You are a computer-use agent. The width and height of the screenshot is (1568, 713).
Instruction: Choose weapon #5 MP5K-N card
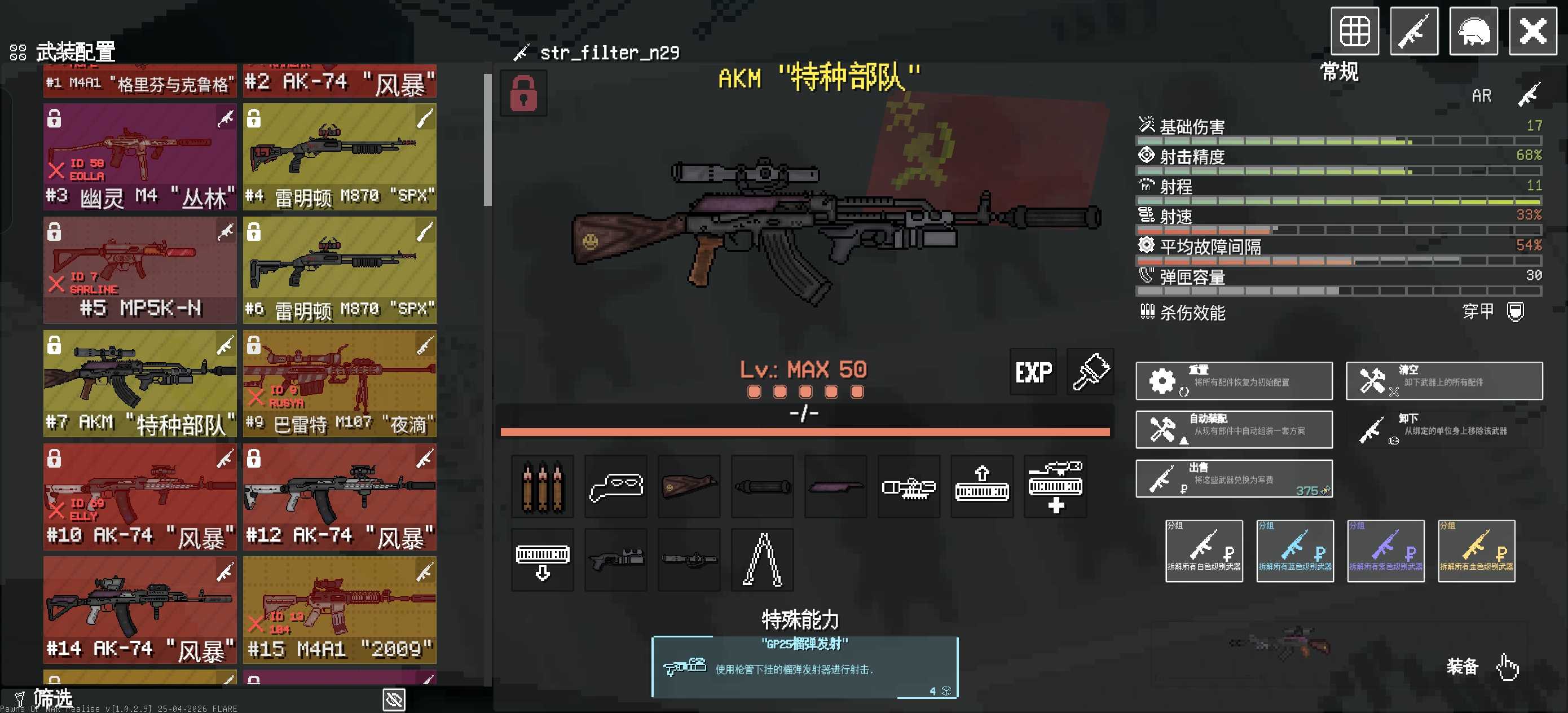(140, 270)
